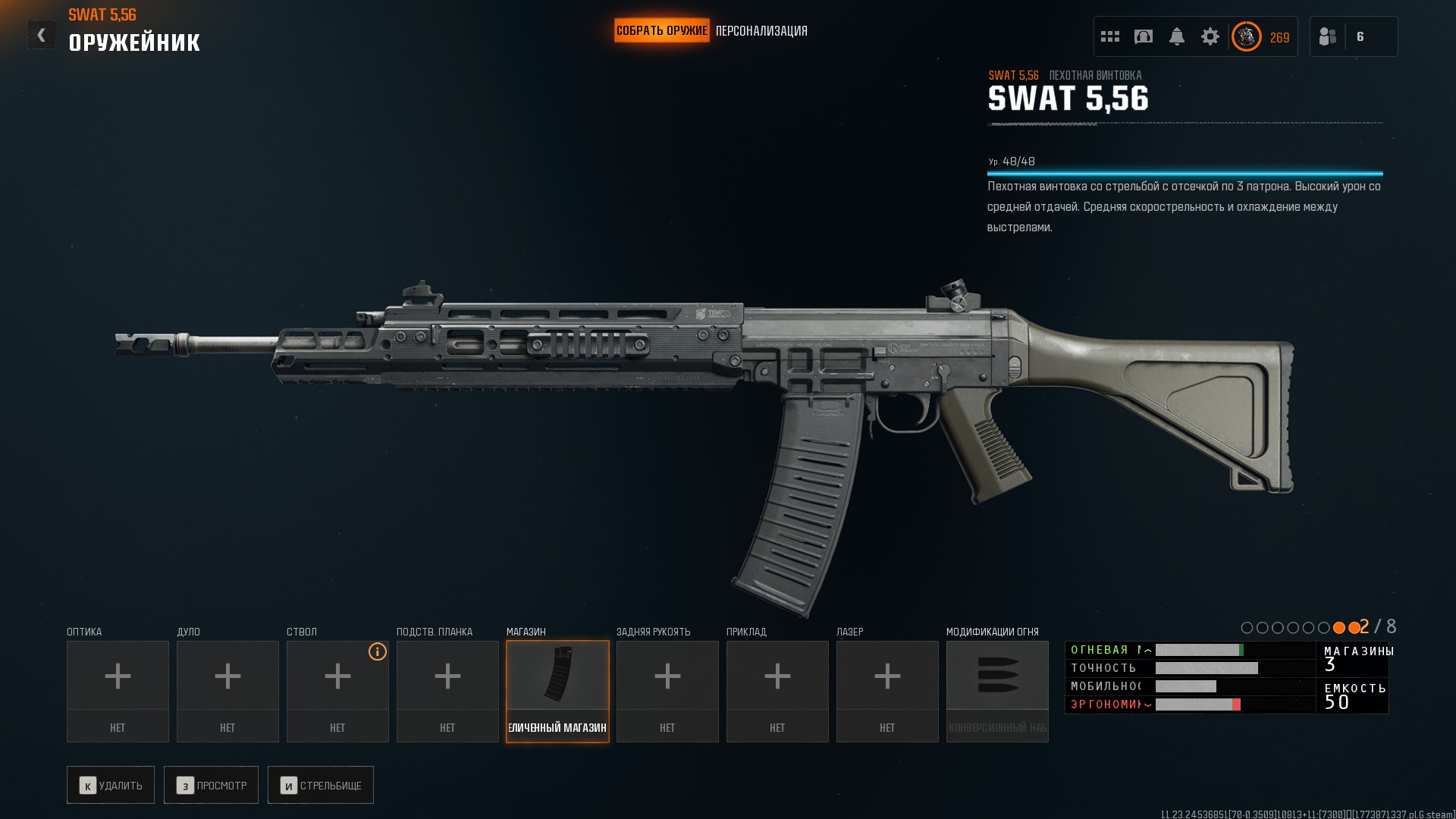This screenshot has height=819, width=1456.
Task: Add a Лазер attachment
Action: tap(887, 691)
